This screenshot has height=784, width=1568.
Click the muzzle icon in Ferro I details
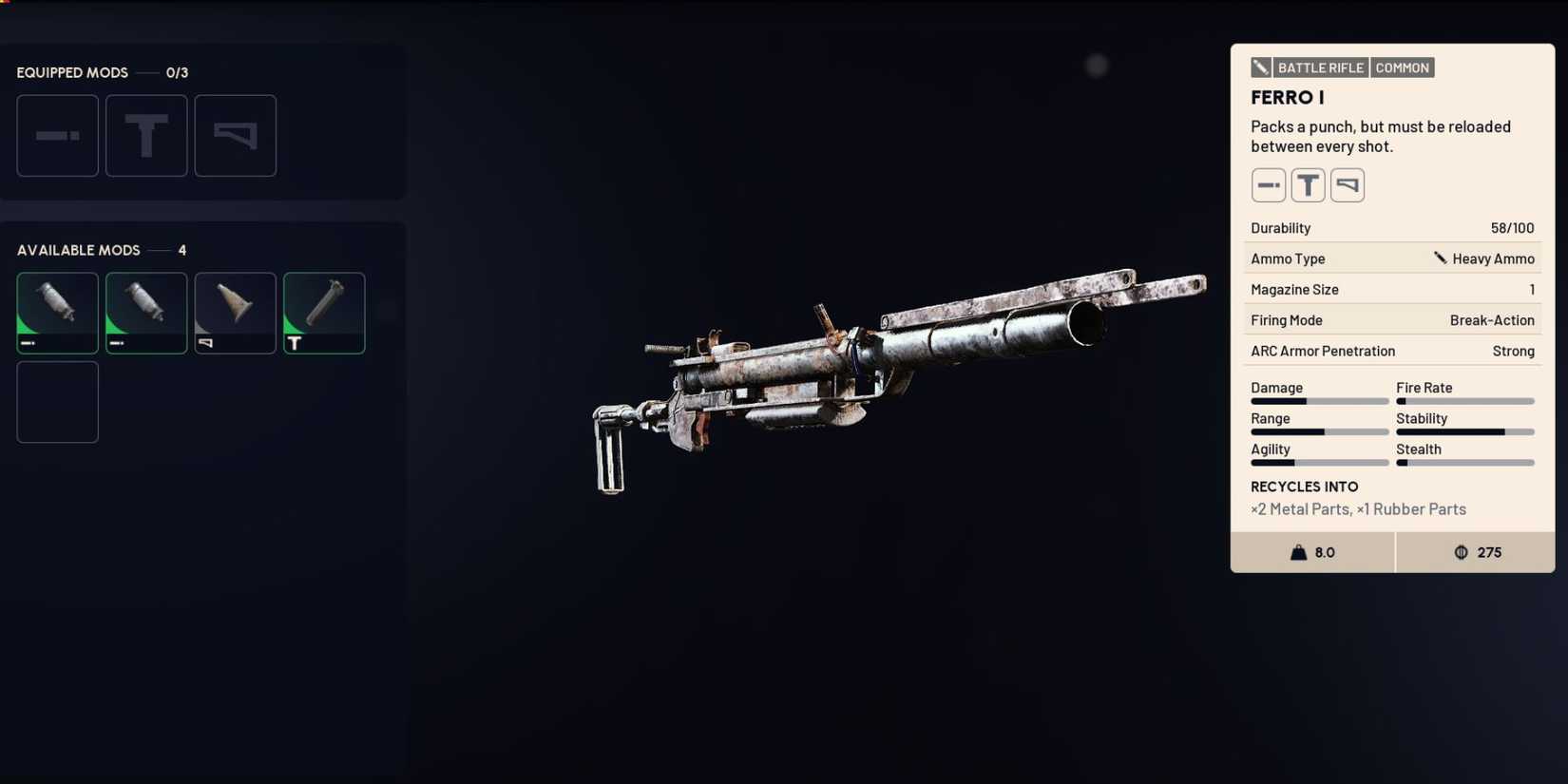click(1268, 184)
